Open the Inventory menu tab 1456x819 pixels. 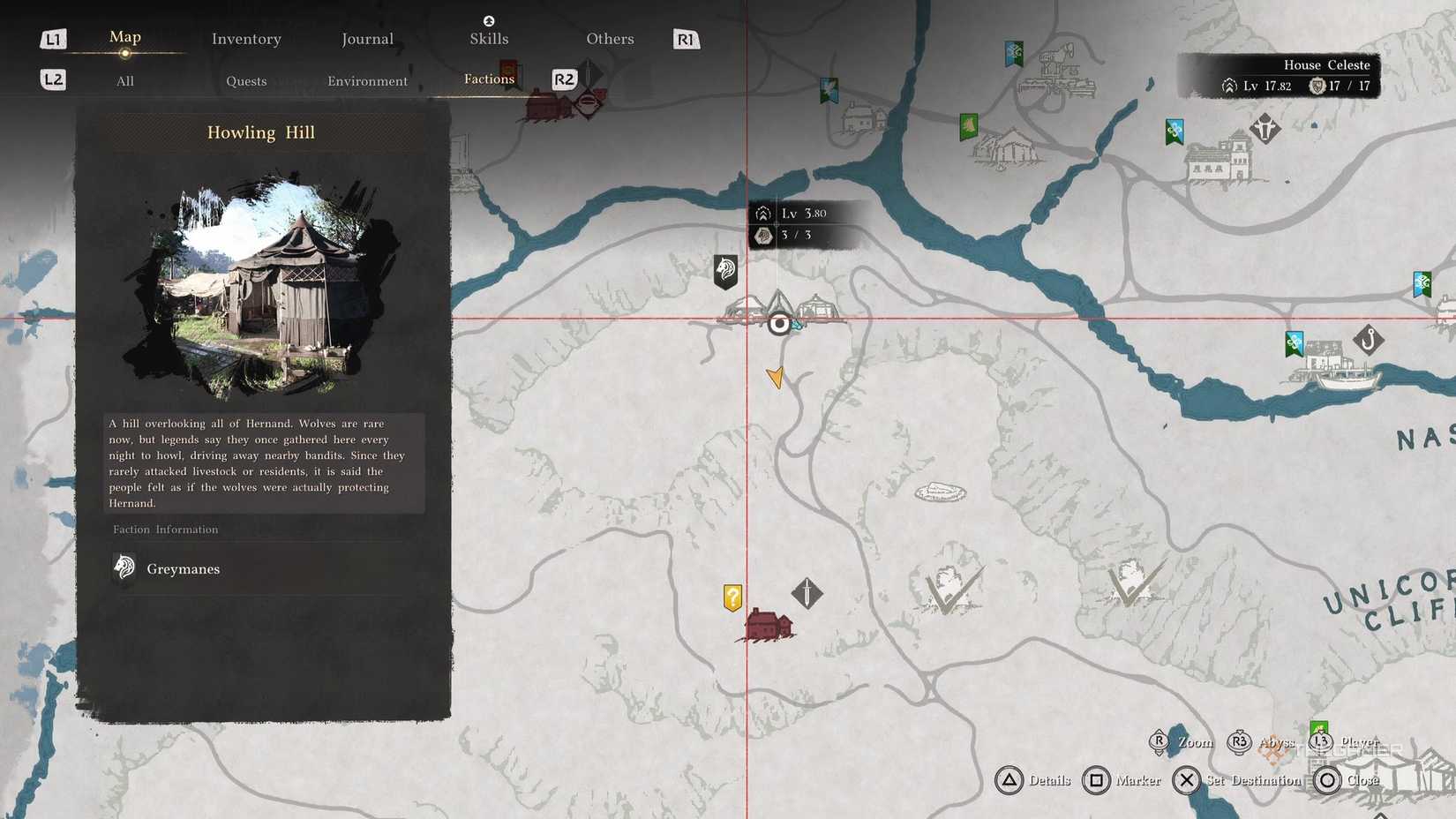point(245,38)
